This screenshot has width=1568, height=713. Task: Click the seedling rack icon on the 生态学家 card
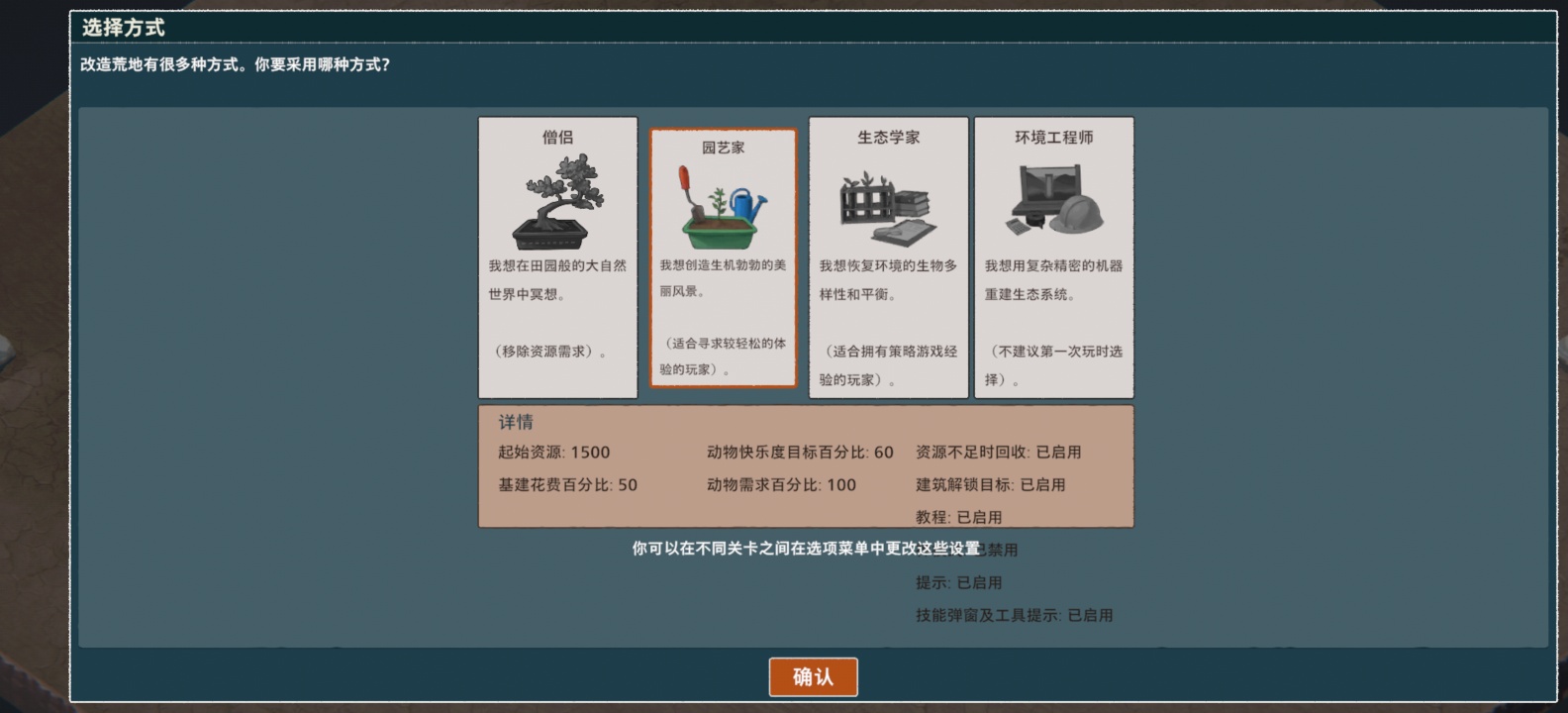coord(865,203)
